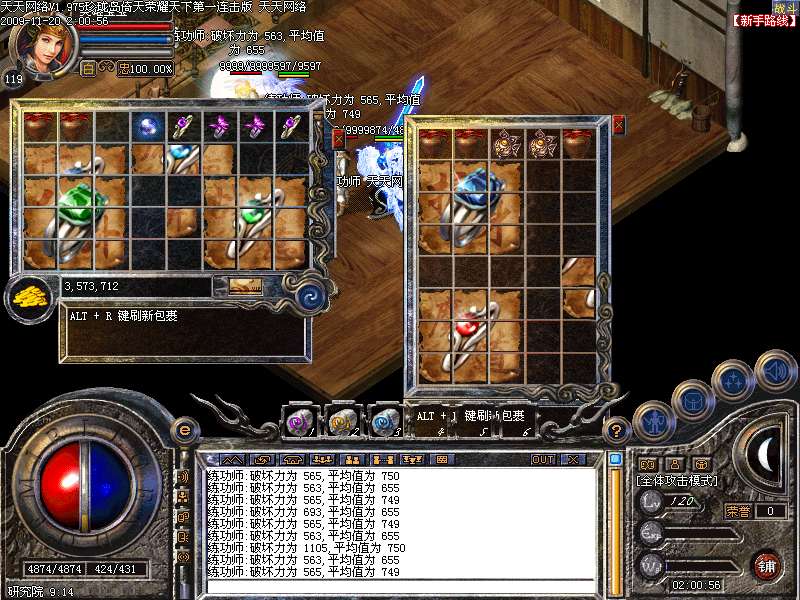The height and width of the screenshot is (600, 800).
Task: Open the newbie route link
Action: (762, 20)
